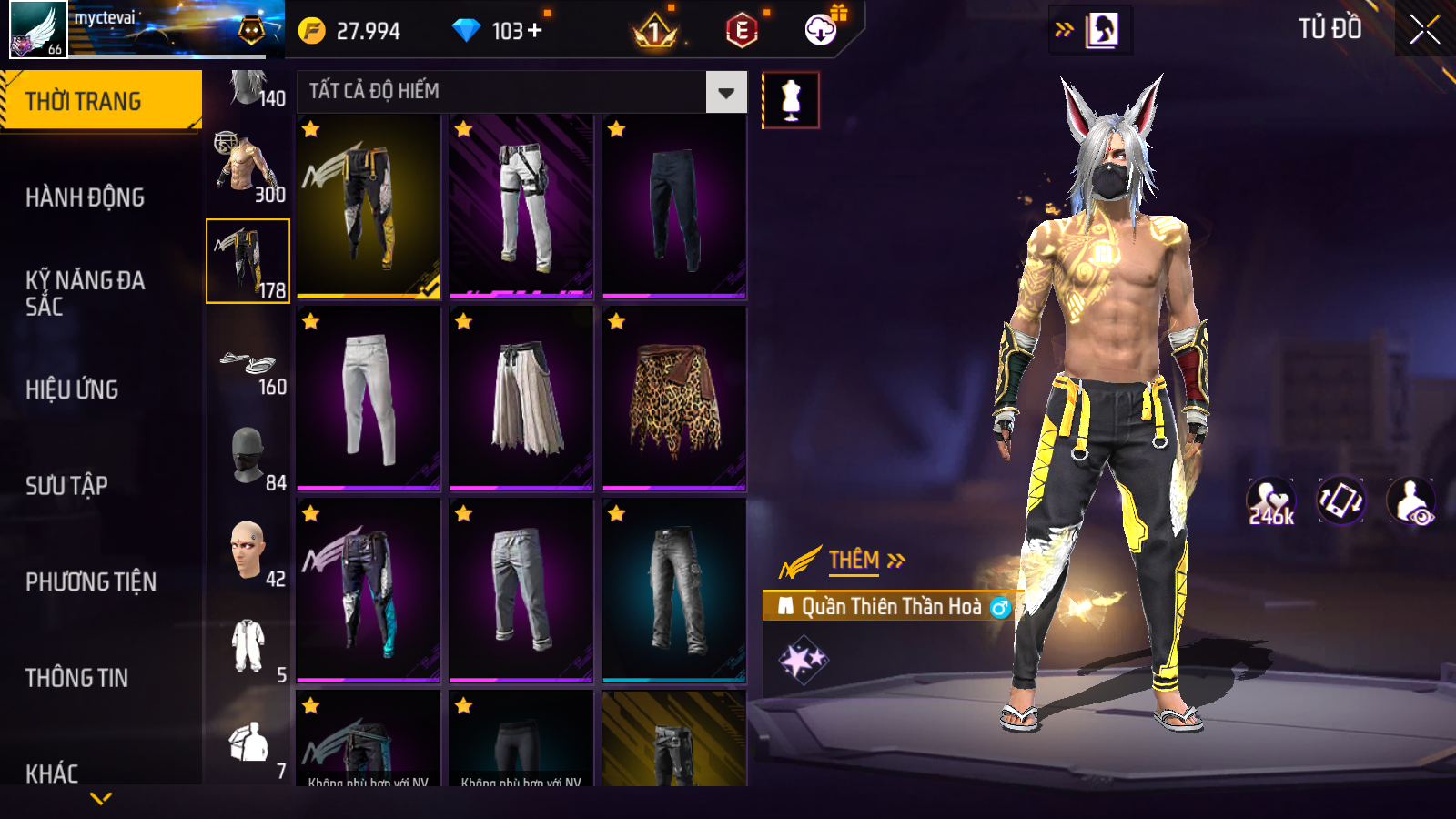Switch to Kỹ Năng Đa Sắc tab
This screenshot has width=1456, height=819.
(x=85, y=293)
